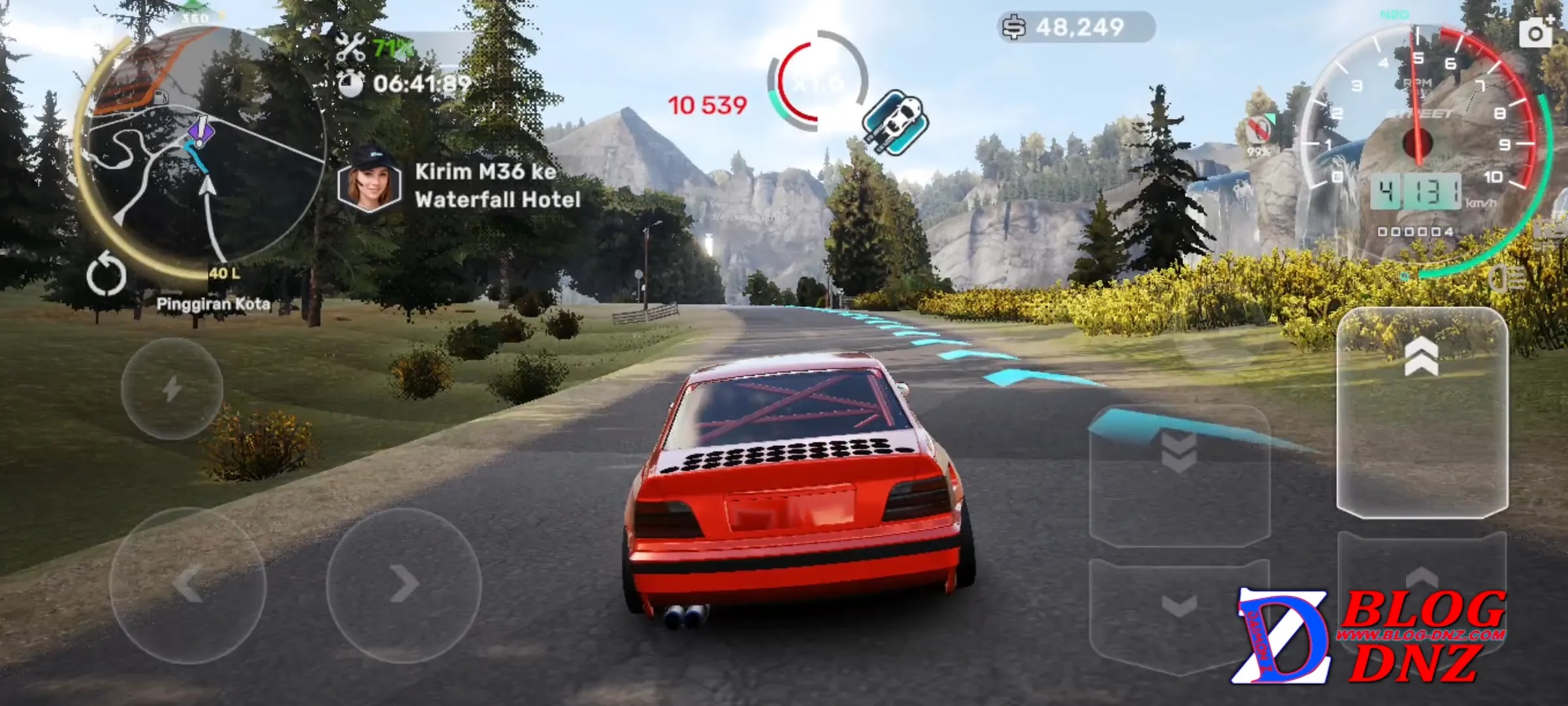Activate the lightning bolt nitro button
The image size is (1568, 706).
(x=172, y=389)
